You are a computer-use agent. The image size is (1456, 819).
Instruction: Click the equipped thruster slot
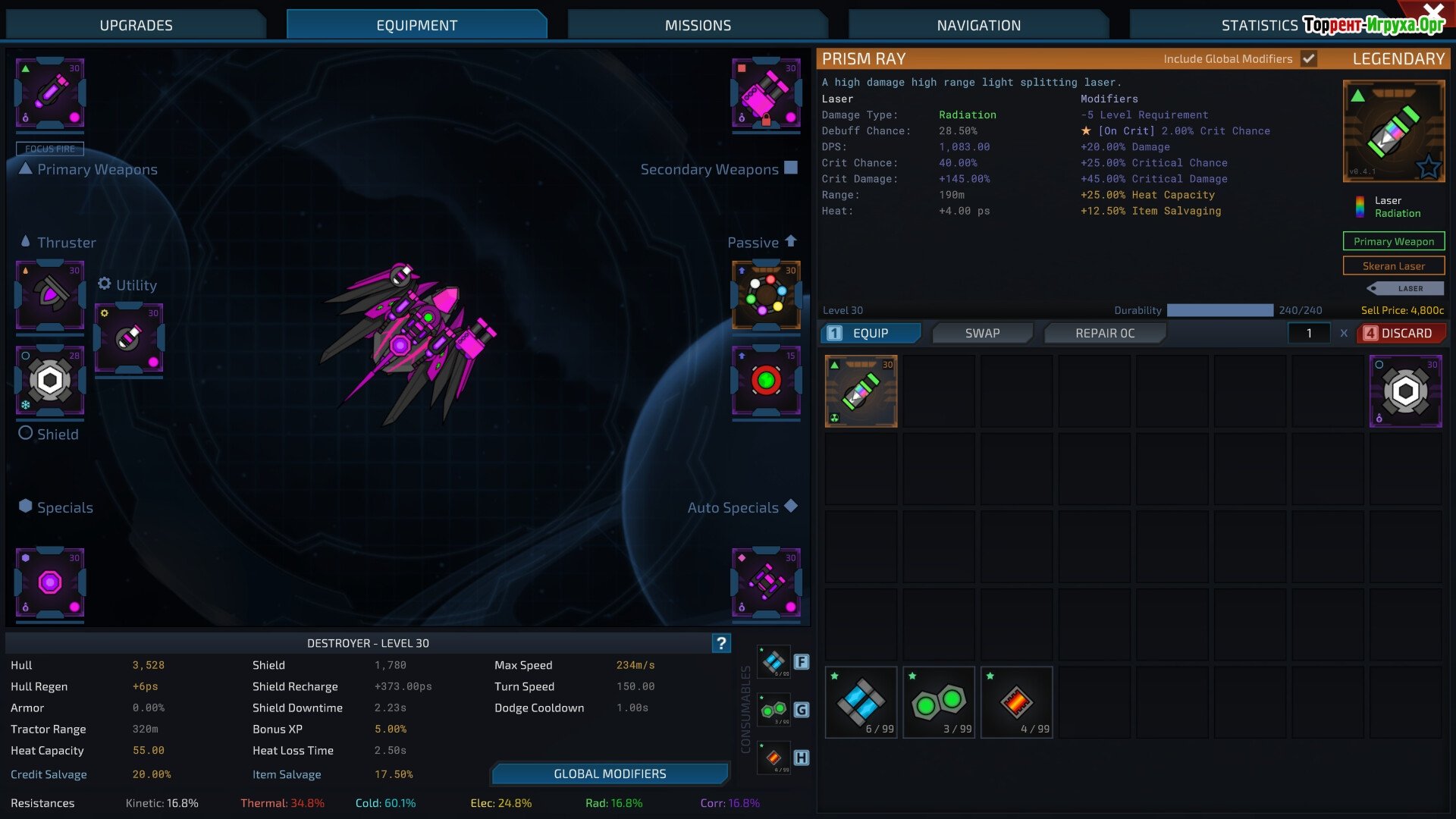coord(50,295)
